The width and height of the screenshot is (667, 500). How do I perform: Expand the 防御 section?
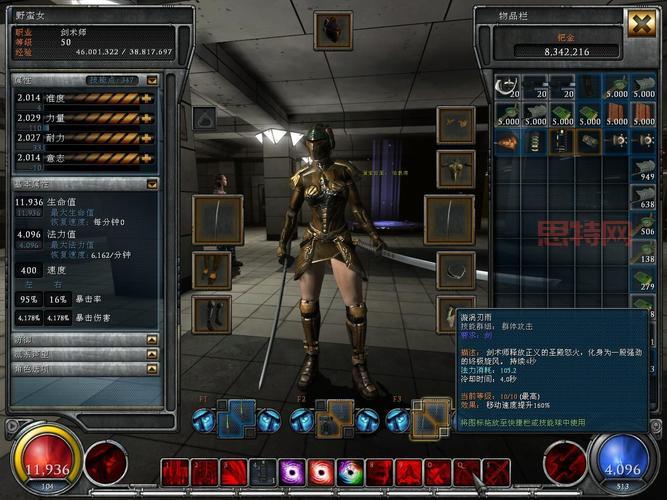(x=152, y=340)
